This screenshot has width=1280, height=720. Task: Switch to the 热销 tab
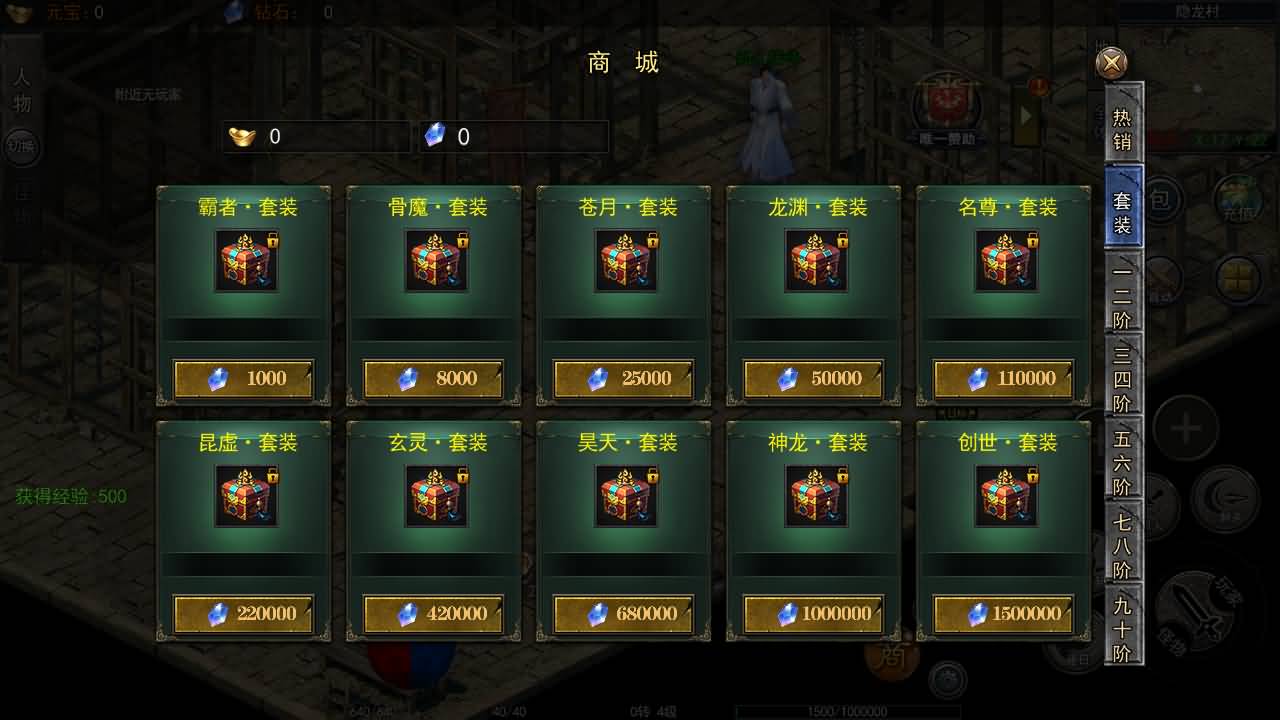(x=1123, y=129)
